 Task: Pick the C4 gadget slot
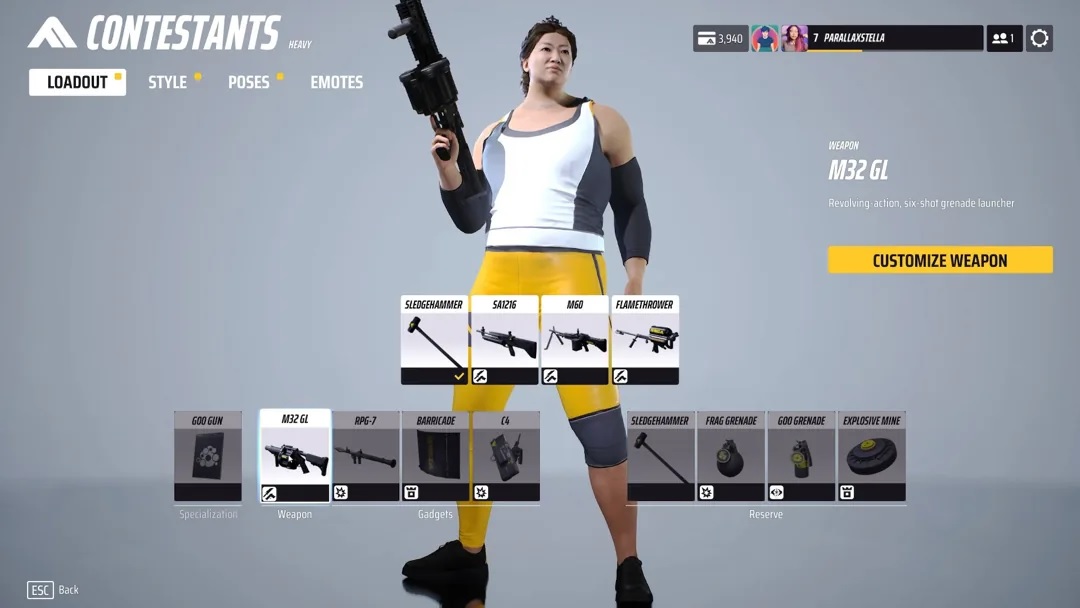506,456
